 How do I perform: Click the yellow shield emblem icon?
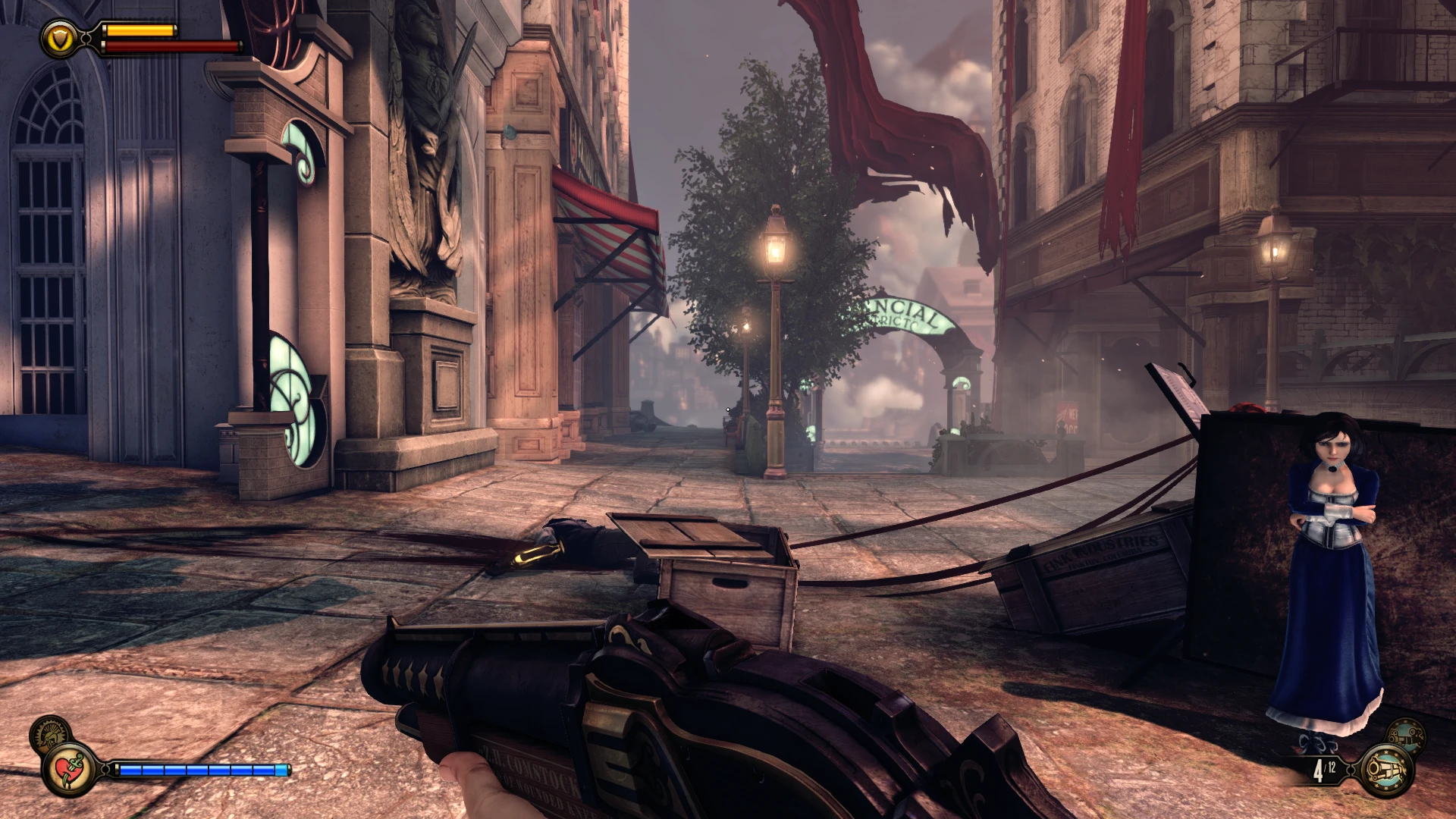(60, 36)
